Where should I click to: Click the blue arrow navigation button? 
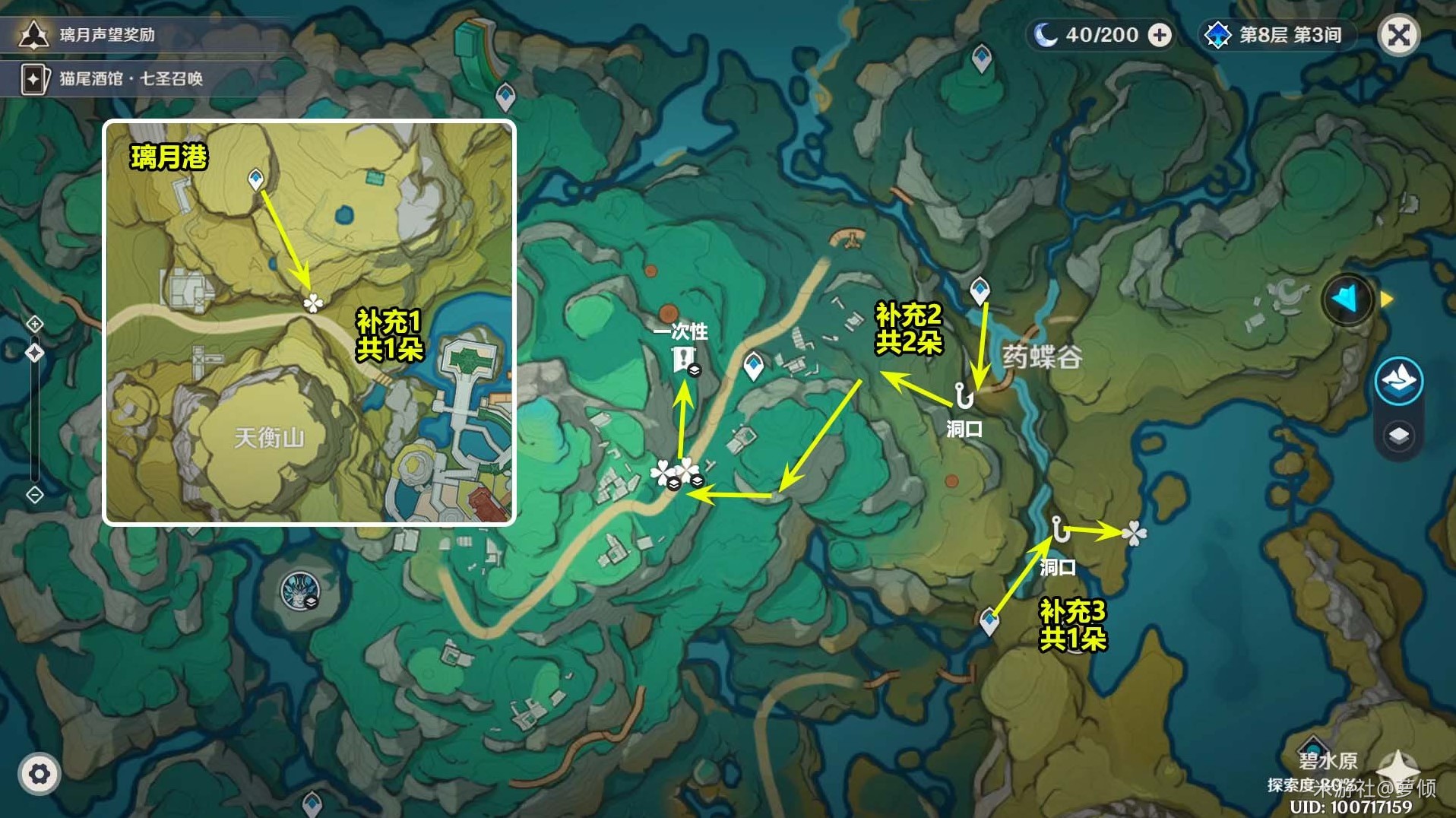(x=1347, y=300)
